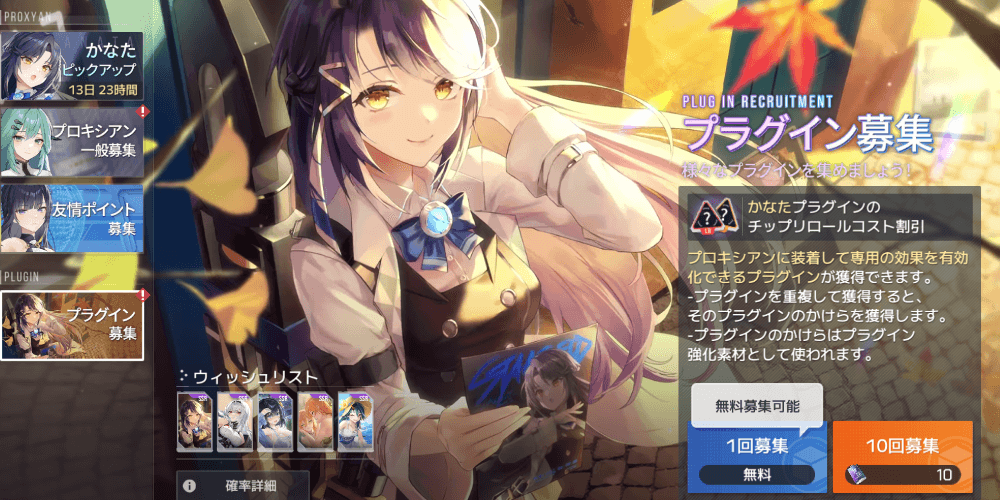Choose the プラグイン 募集 banner tab
The image size is (1000, 500).
[72, 325]
